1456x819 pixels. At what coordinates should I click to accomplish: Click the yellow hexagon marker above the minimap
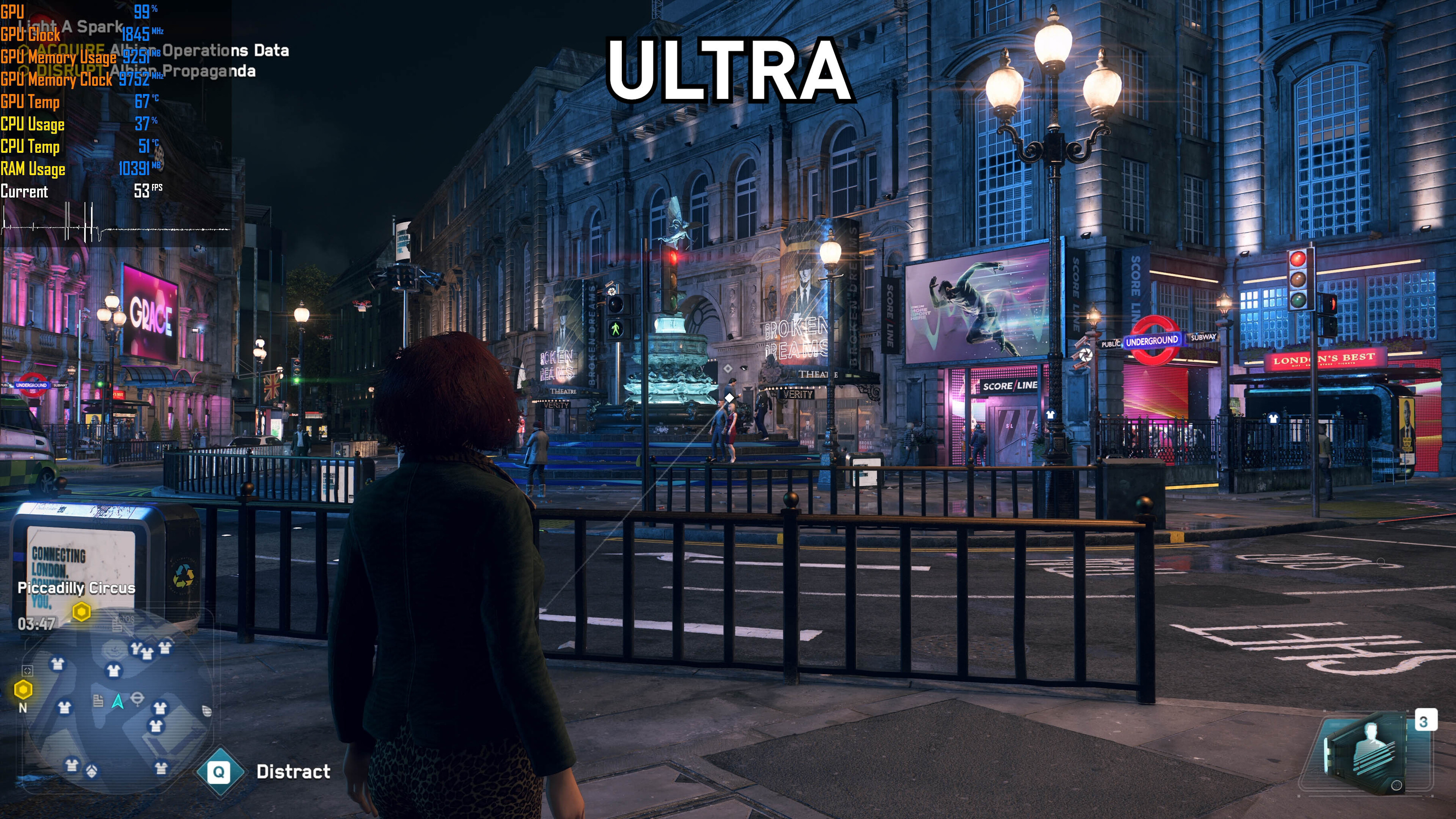coord(82,612)
